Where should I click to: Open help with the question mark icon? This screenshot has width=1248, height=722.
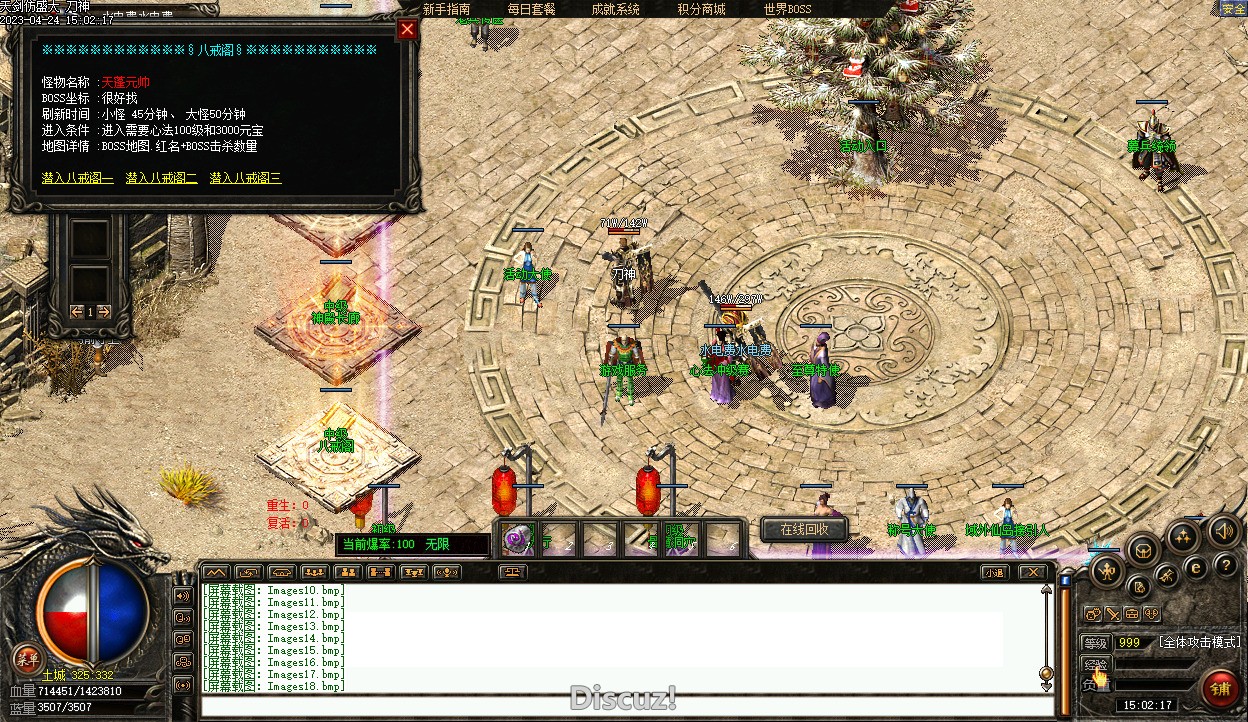(x=1225, y=565)
